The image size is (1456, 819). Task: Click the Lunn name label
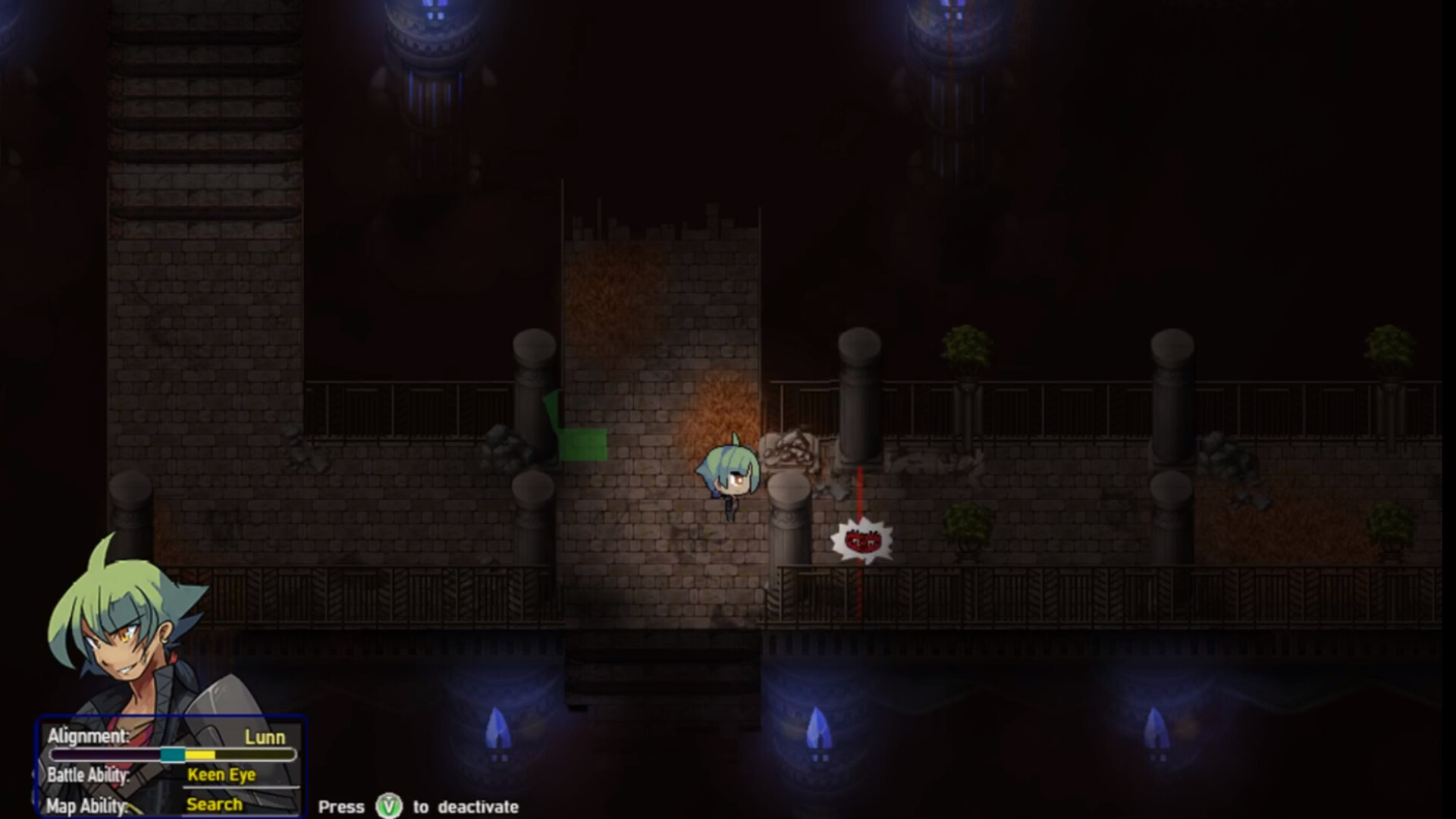coord(265,736)
